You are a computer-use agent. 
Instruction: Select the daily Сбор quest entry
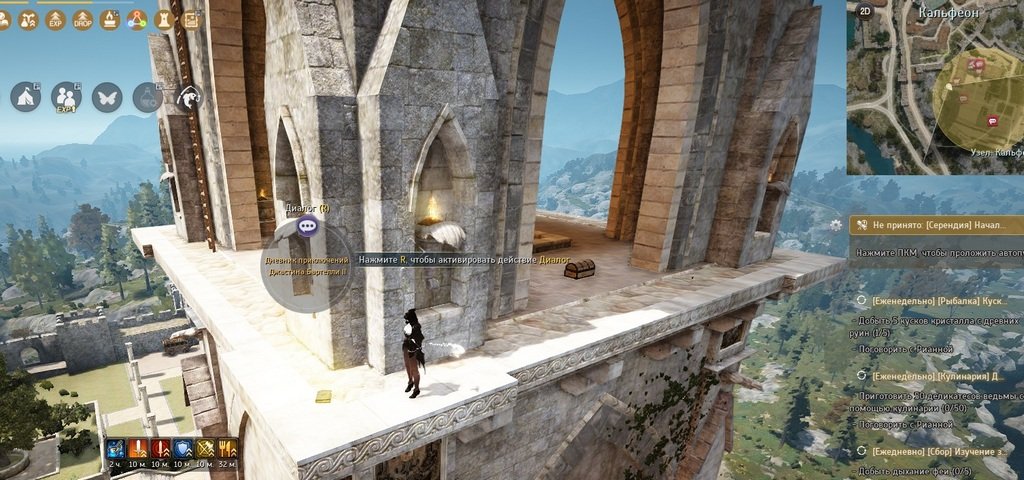(940, 452)
